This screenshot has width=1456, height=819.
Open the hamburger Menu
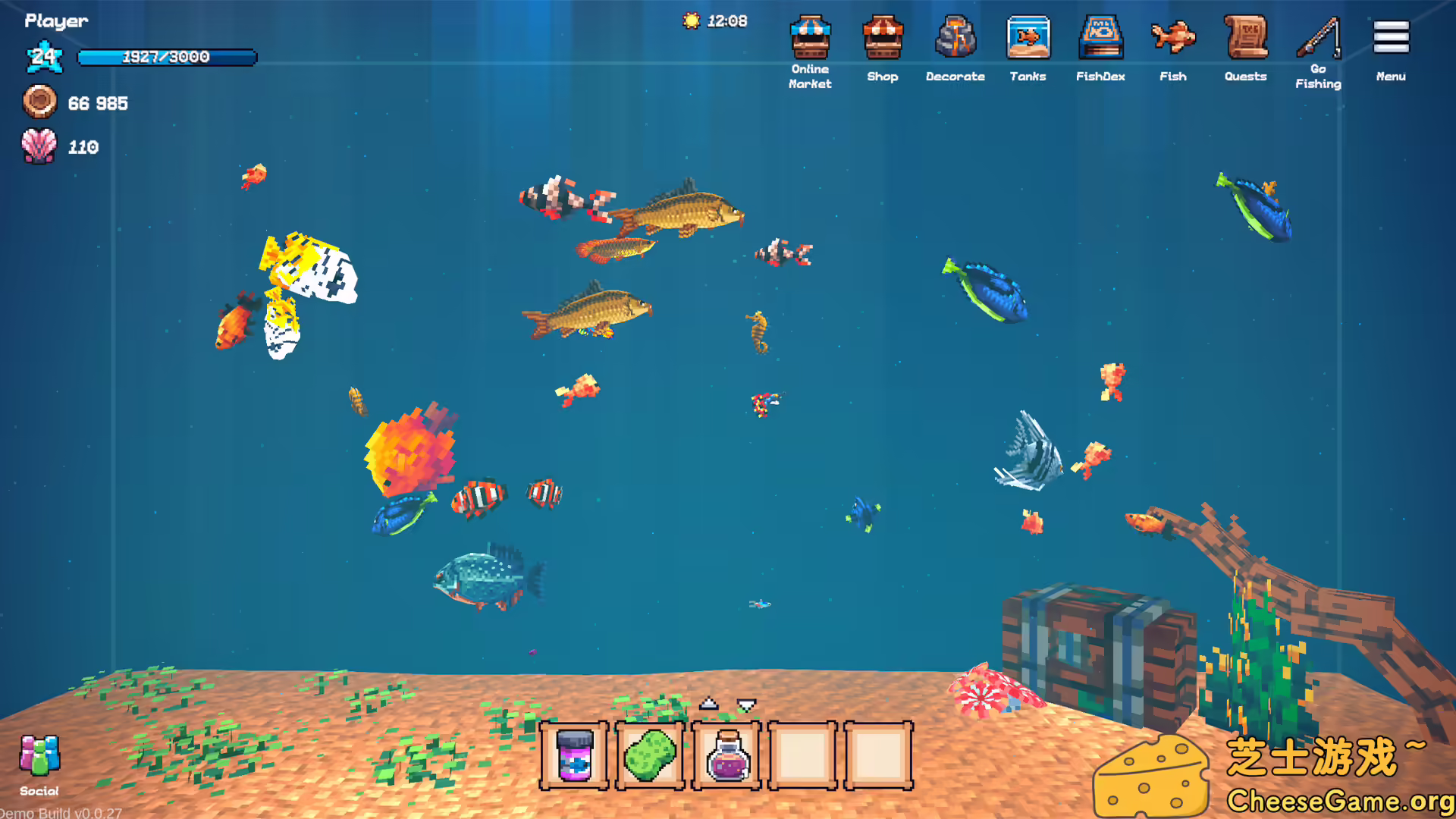point(1390,38)
